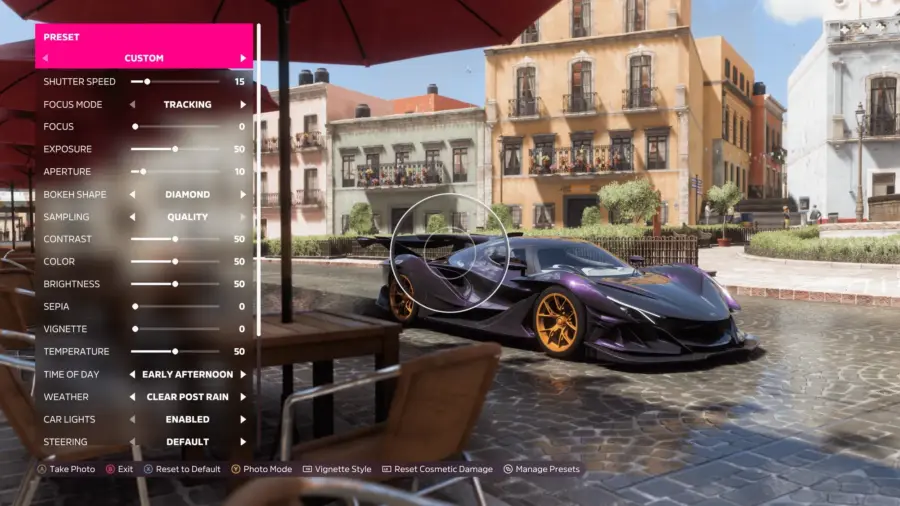Change Bokeh Shape with right arrow beside Diamond
The width and height of the screenshot is (900, 506).
(243, 194)
